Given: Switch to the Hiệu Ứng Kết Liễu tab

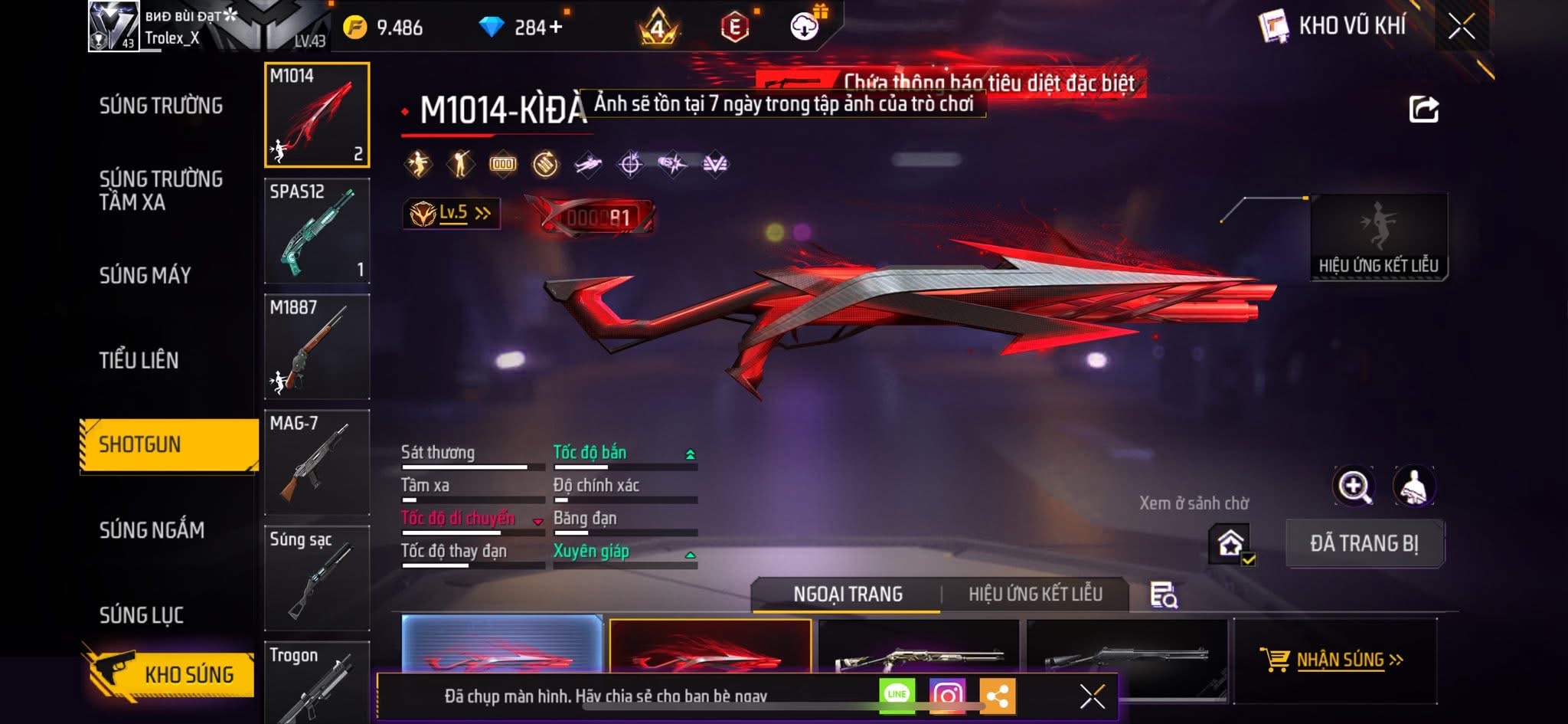Looking at the screenshot, I should 1035,594.
